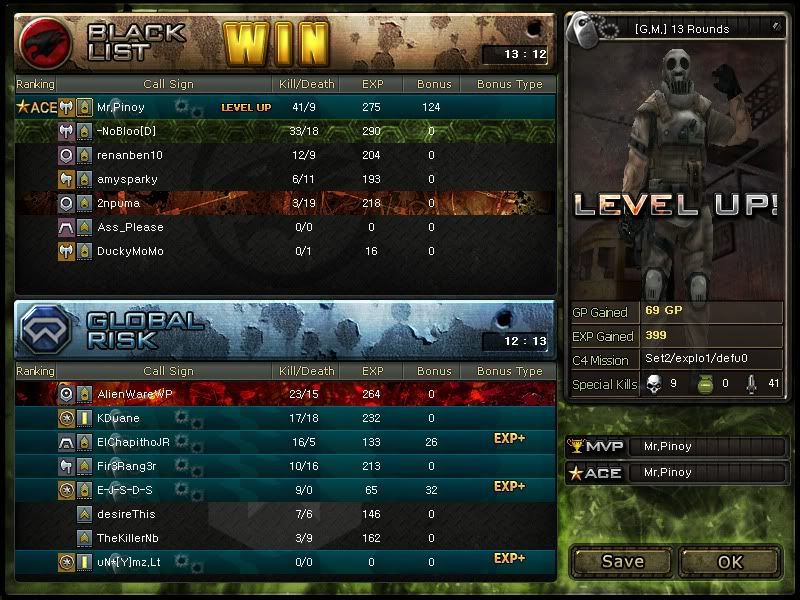Confirm results with the OK button
Screen dimensions: 800x600
[x=730, y=561]
